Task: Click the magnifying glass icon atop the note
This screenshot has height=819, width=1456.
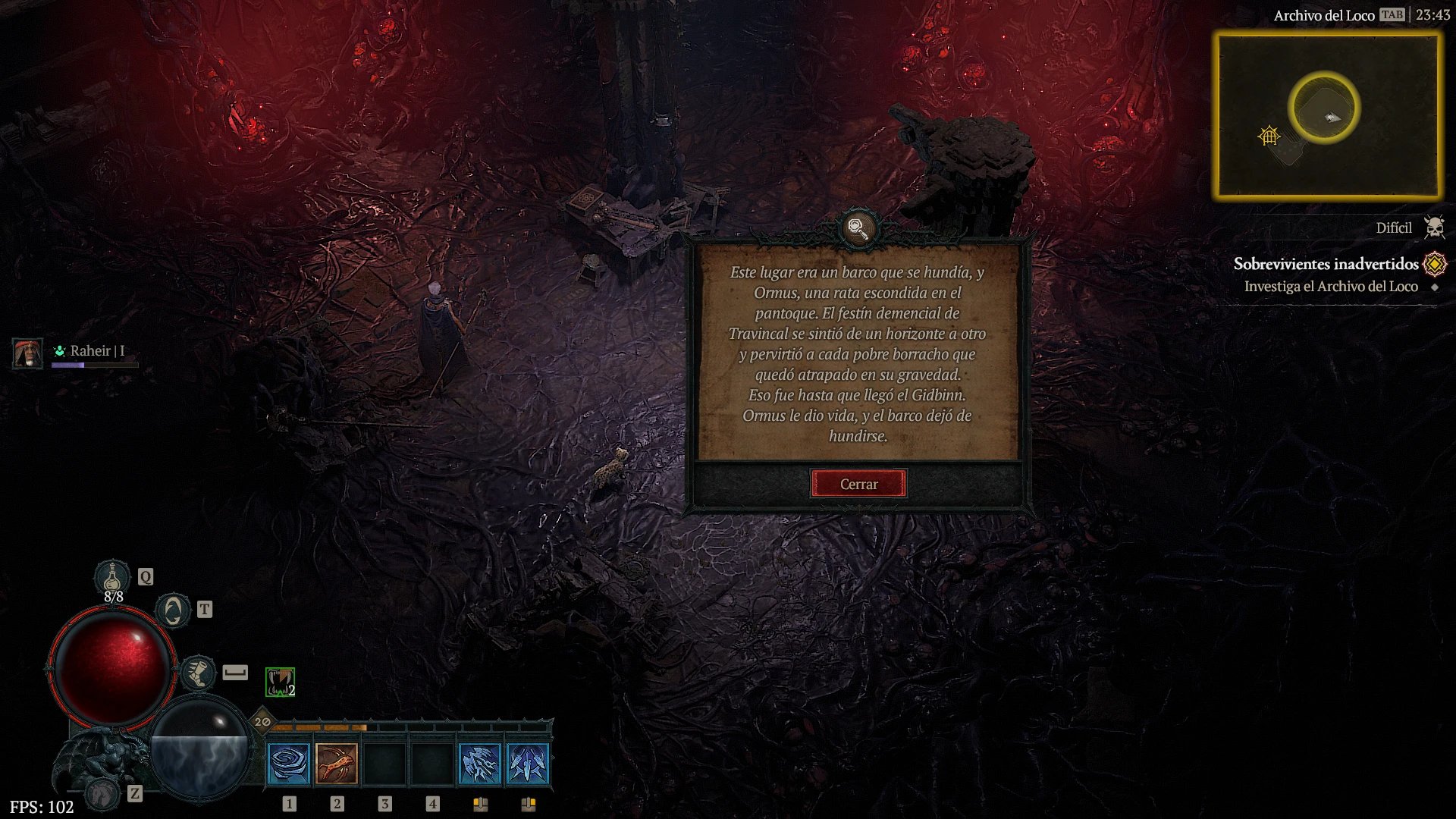Action: click(x=858, y=227)
